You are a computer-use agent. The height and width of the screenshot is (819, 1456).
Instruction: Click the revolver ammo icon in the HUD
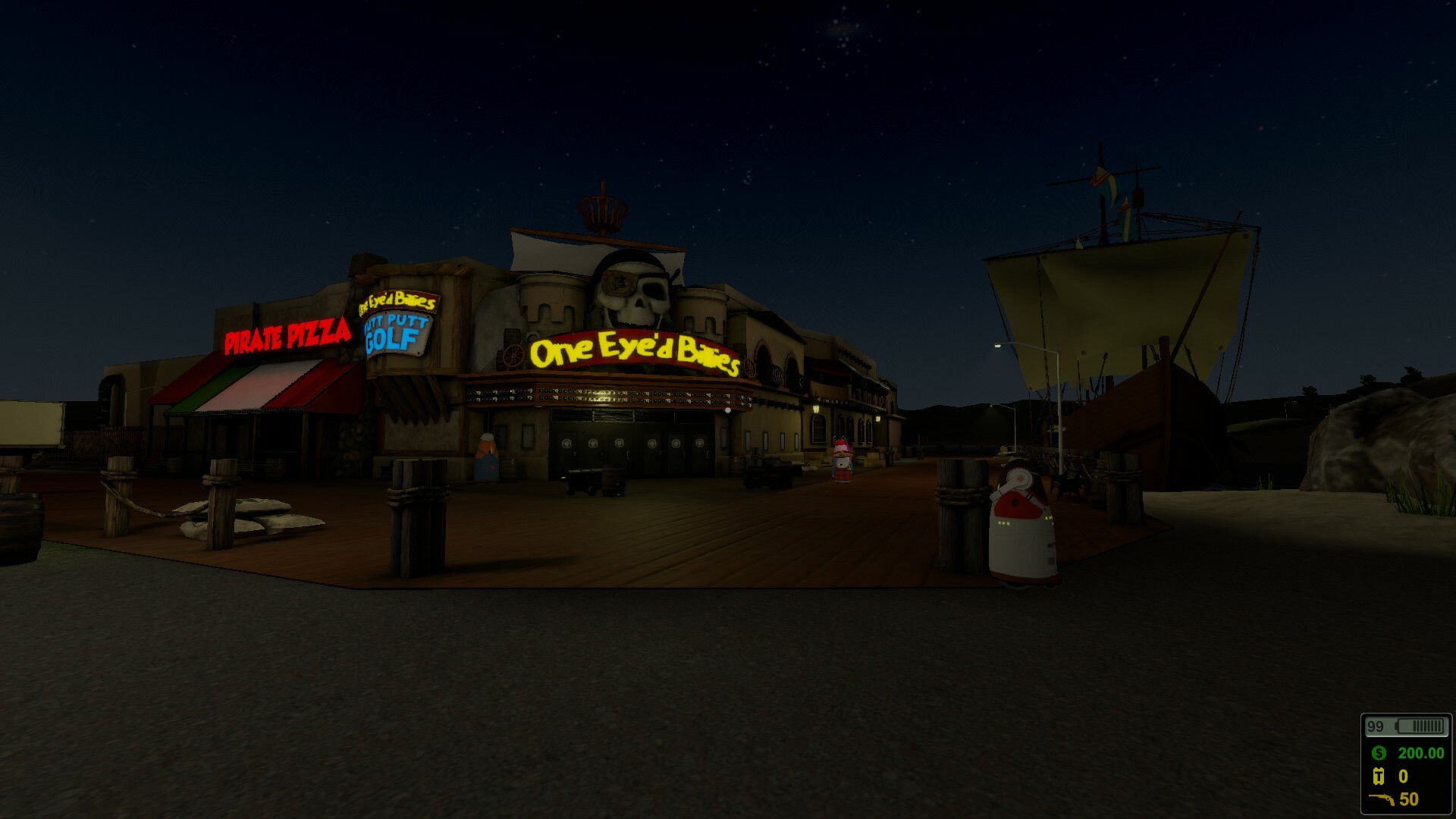point(1382,800)
